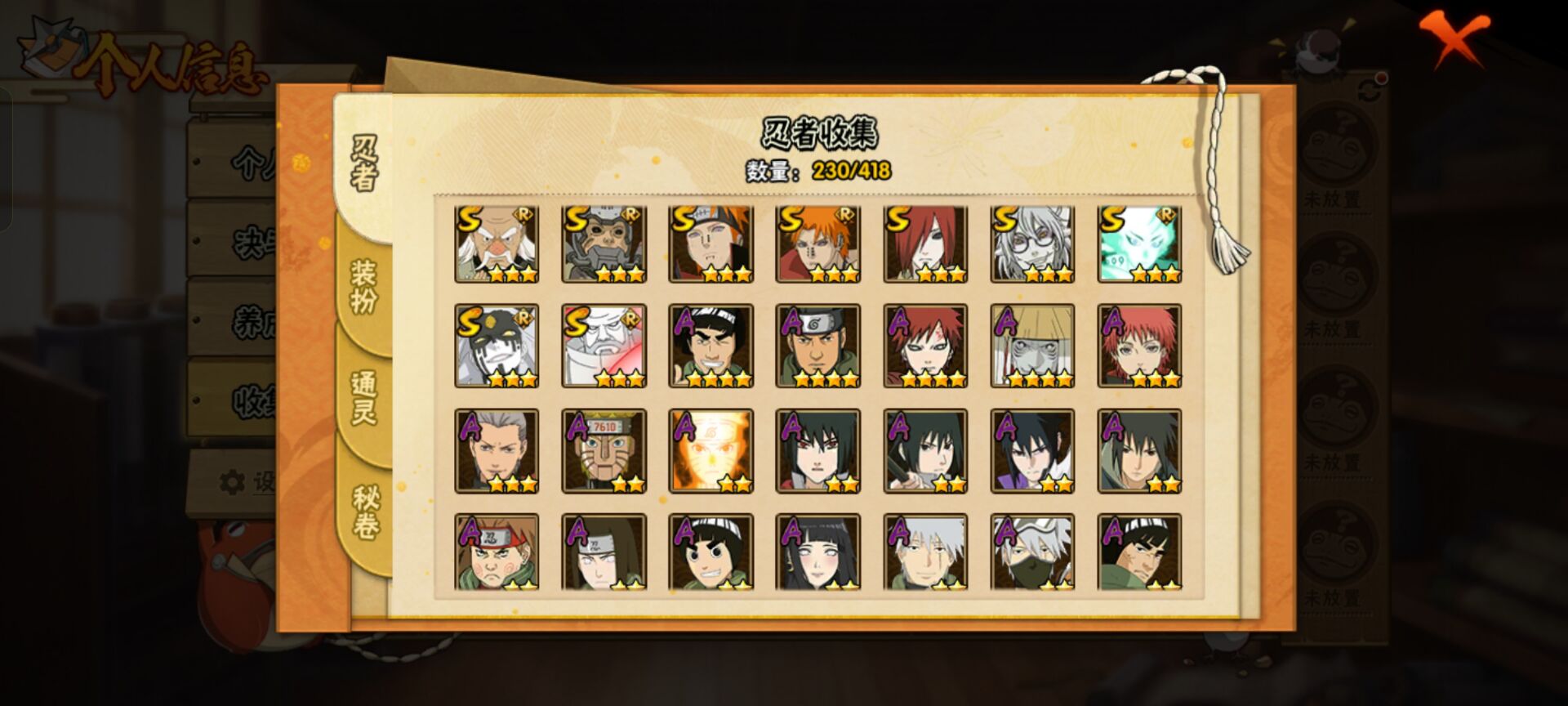Viewport: 1568px width, 706px height.
Task: Pick the masked Kakashi ninja portrait
Action: click(x=1032, y=552)
